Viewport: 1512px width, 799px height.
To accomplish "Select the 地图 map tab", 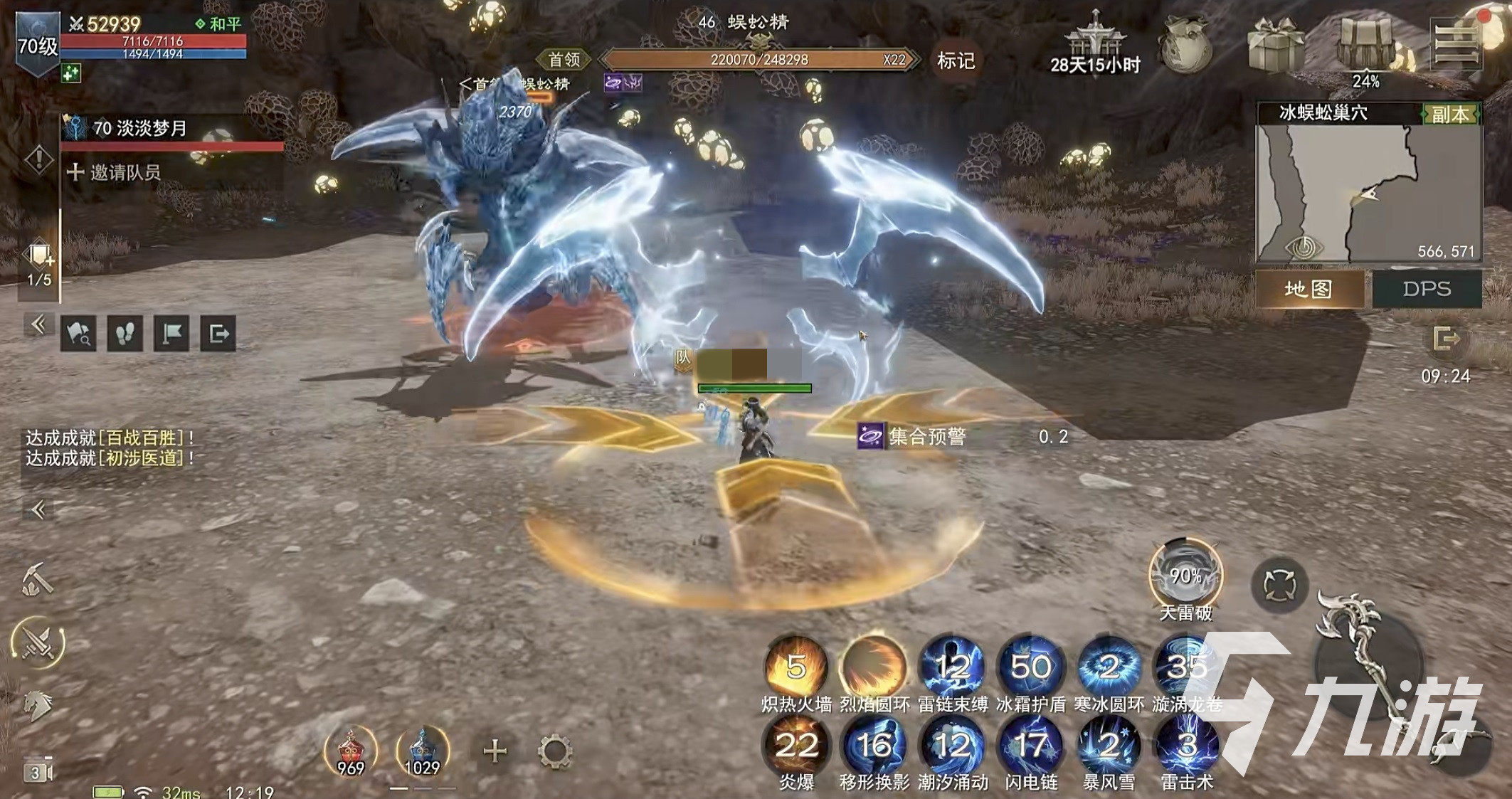I will [1309, 289].
